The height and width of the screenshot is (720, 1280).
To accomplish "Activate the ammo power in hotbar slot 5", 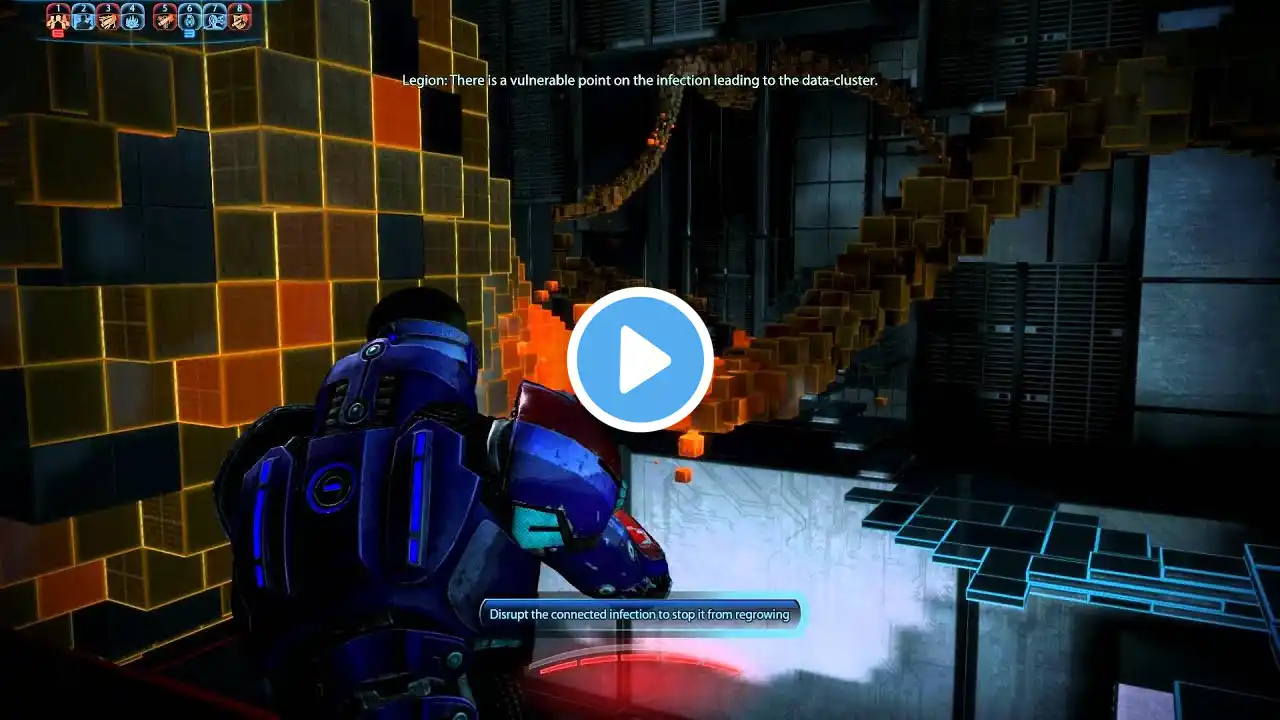I will click(x=164, y=19).
